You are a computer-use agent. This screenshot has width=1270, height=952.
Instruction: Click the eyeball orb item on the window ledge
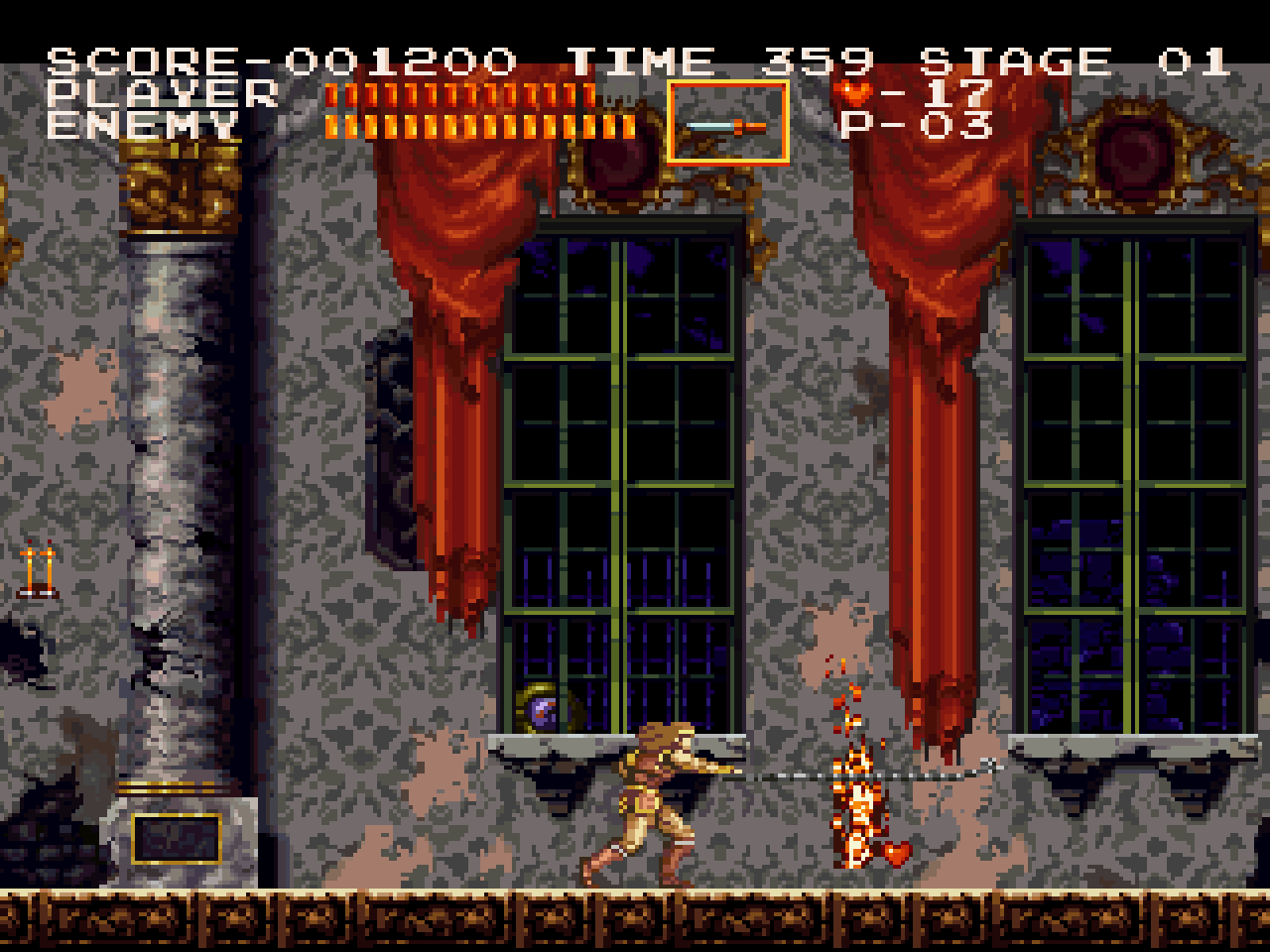point(541,706)
